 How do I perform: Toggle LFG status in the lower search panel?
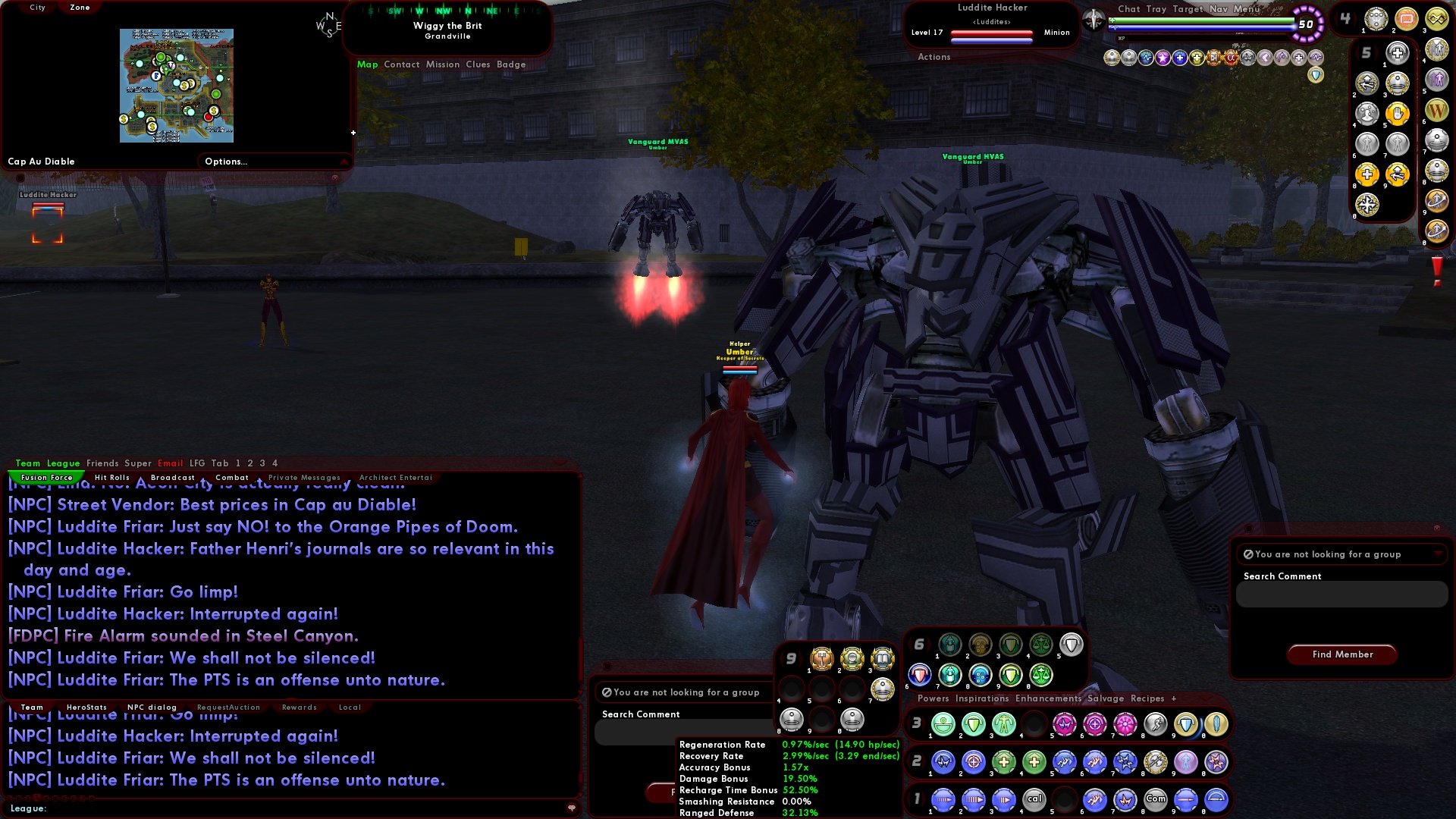coord(607,692)
